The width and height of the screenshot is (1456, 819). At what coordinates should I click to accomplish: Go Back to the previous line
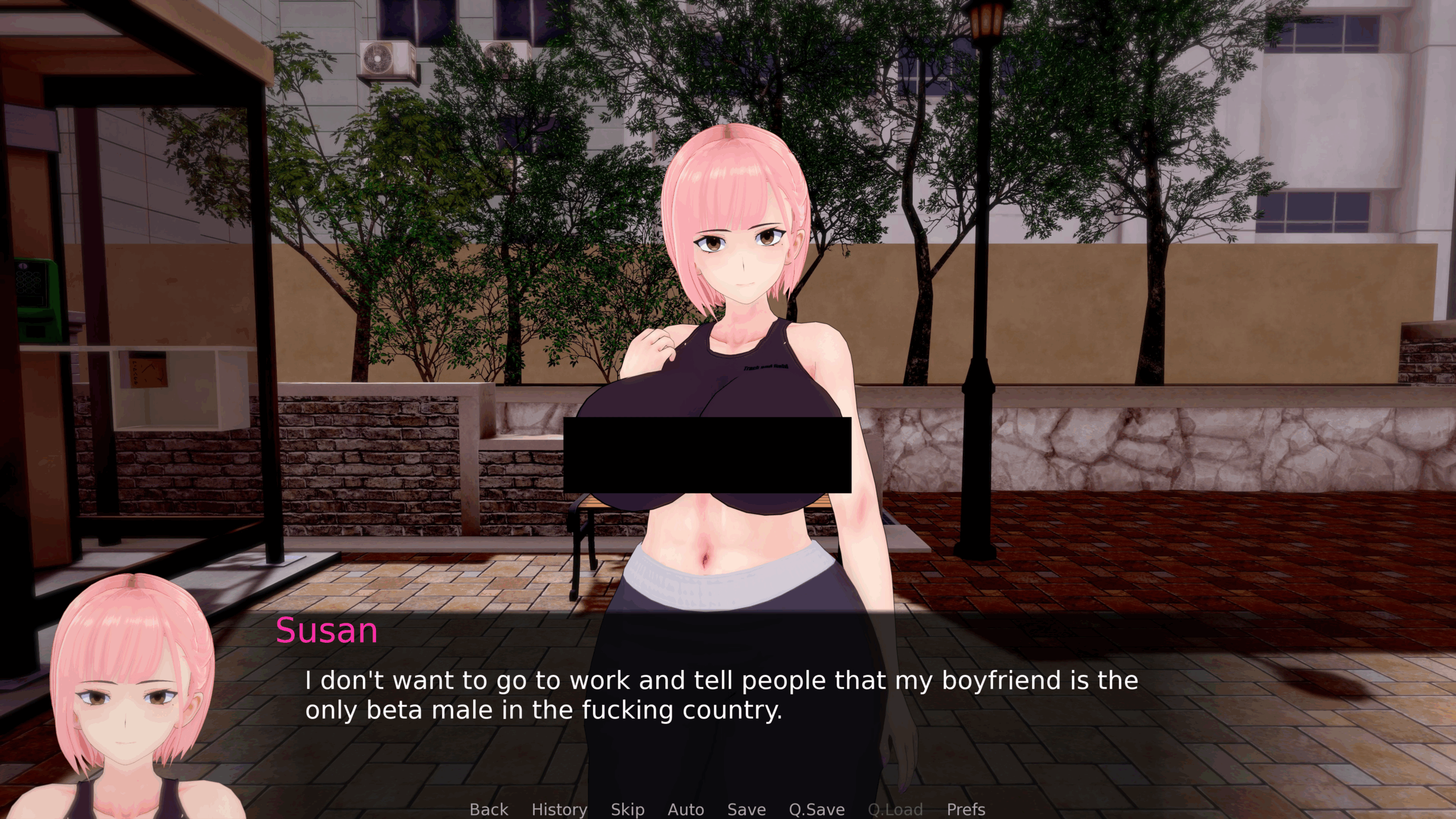point(489,809)
